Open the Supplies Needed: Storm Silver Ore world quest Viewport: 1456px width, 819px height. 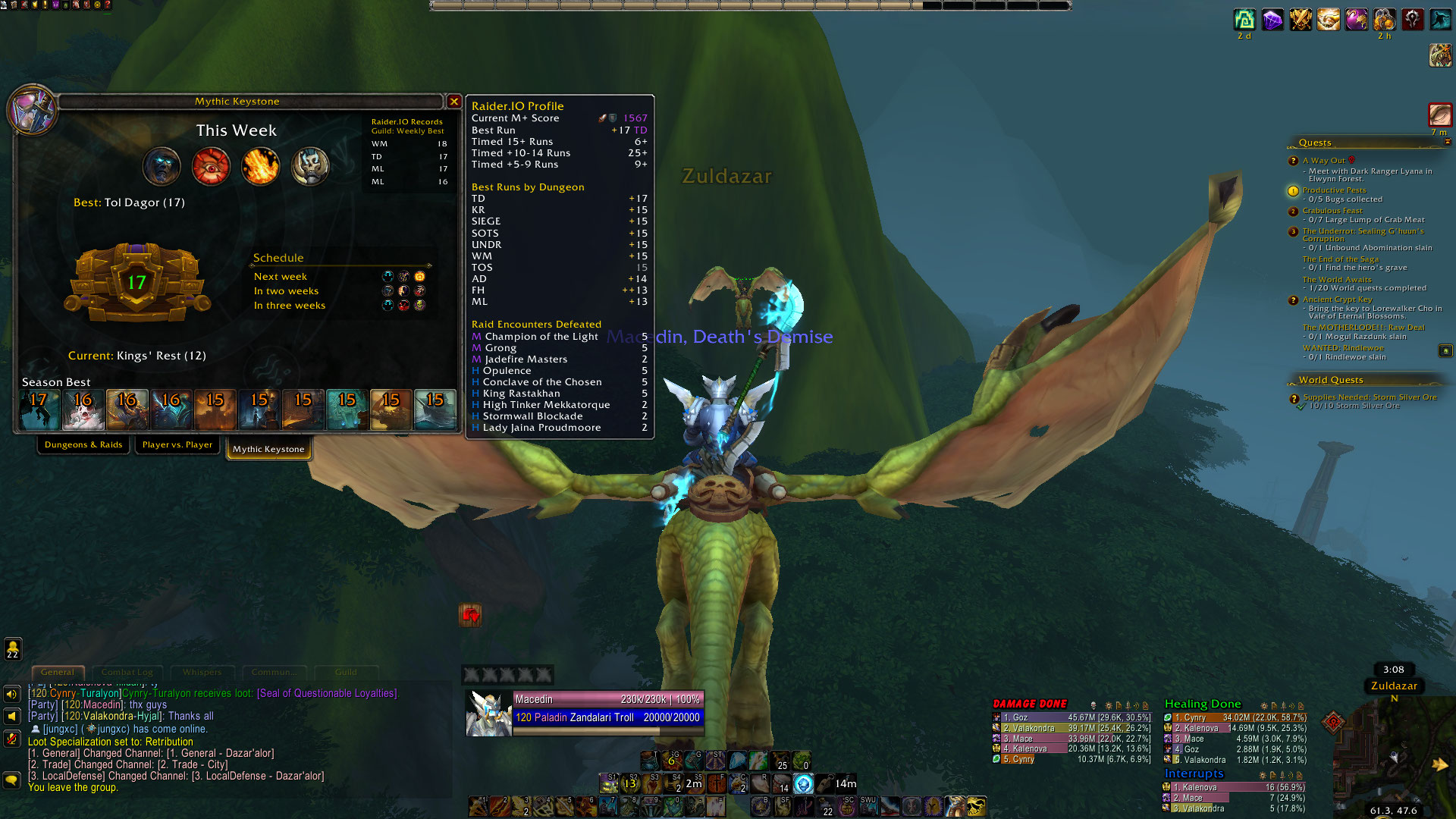[1370, 397]
